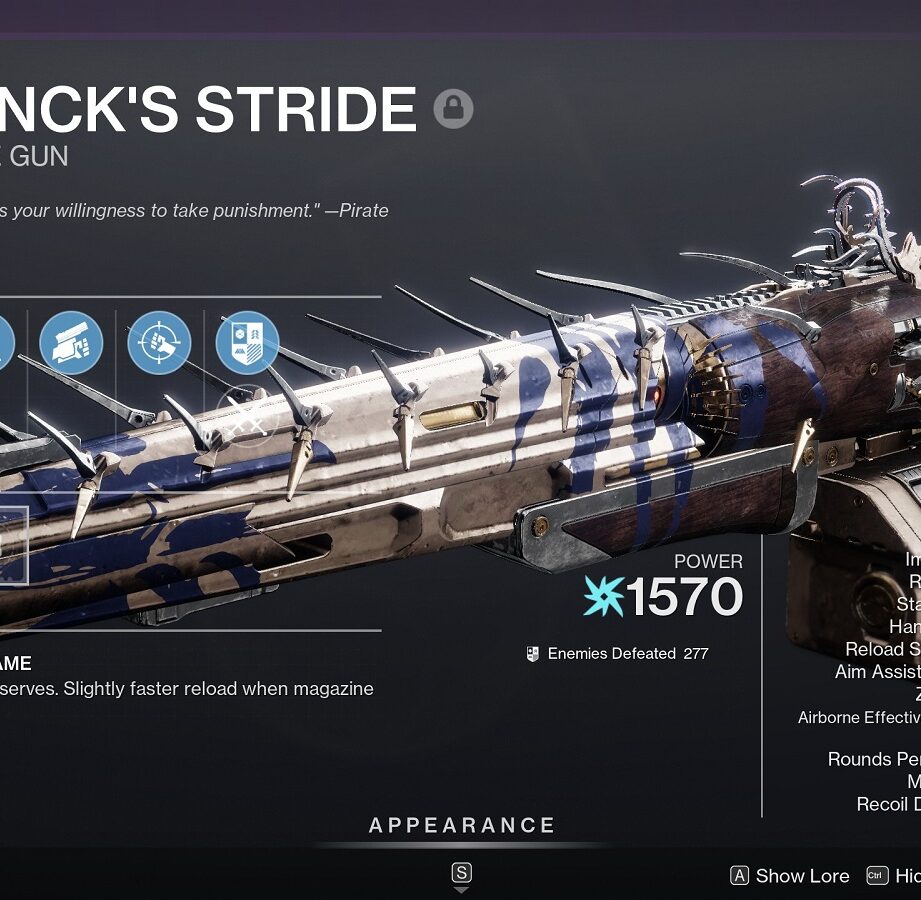The height and width of the screenshot is (900, 921).
Task: Inspect the shield crest trait icon
Action: (x=247, y=343)
